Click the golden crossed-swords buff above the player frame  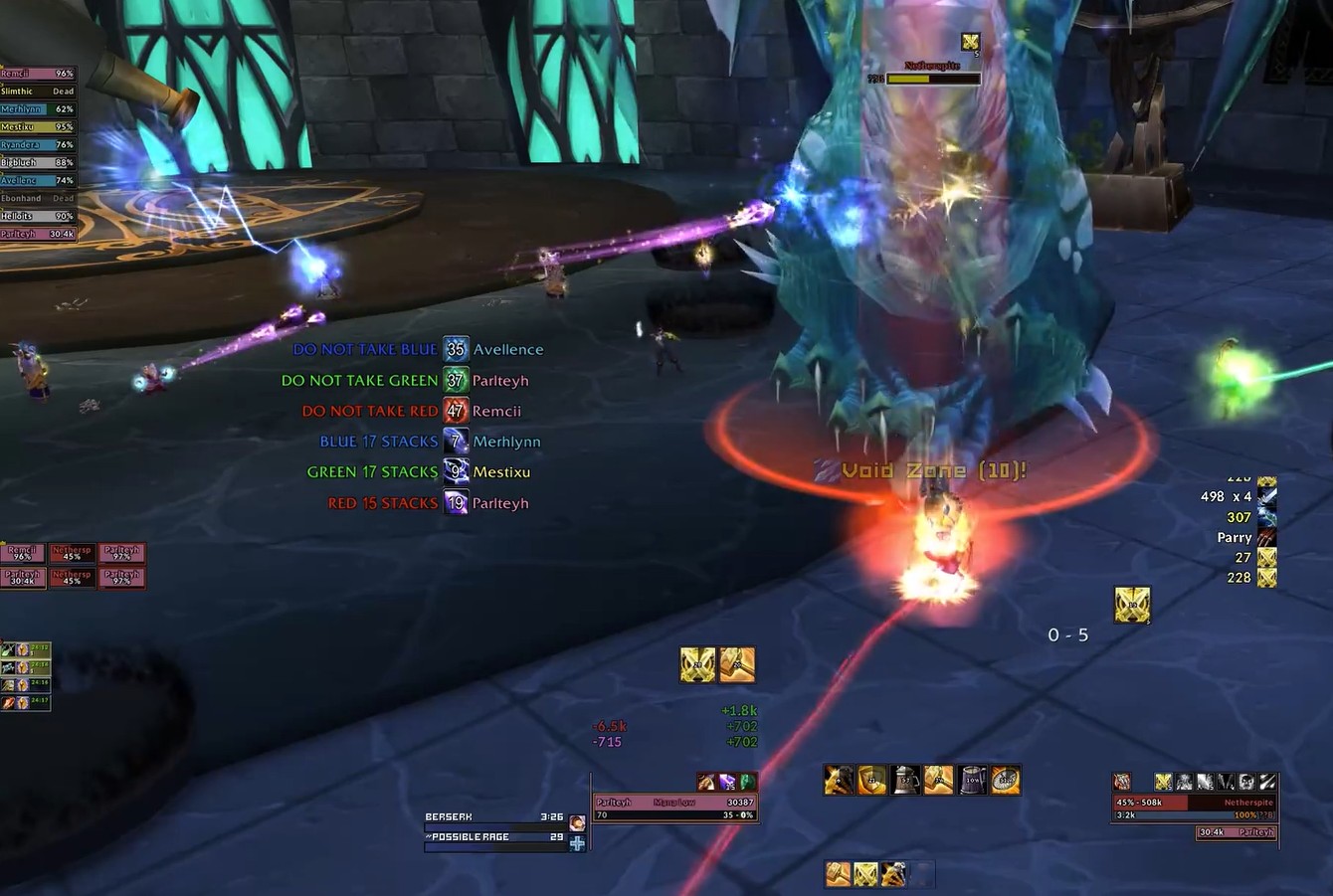[x=696, y=664]
